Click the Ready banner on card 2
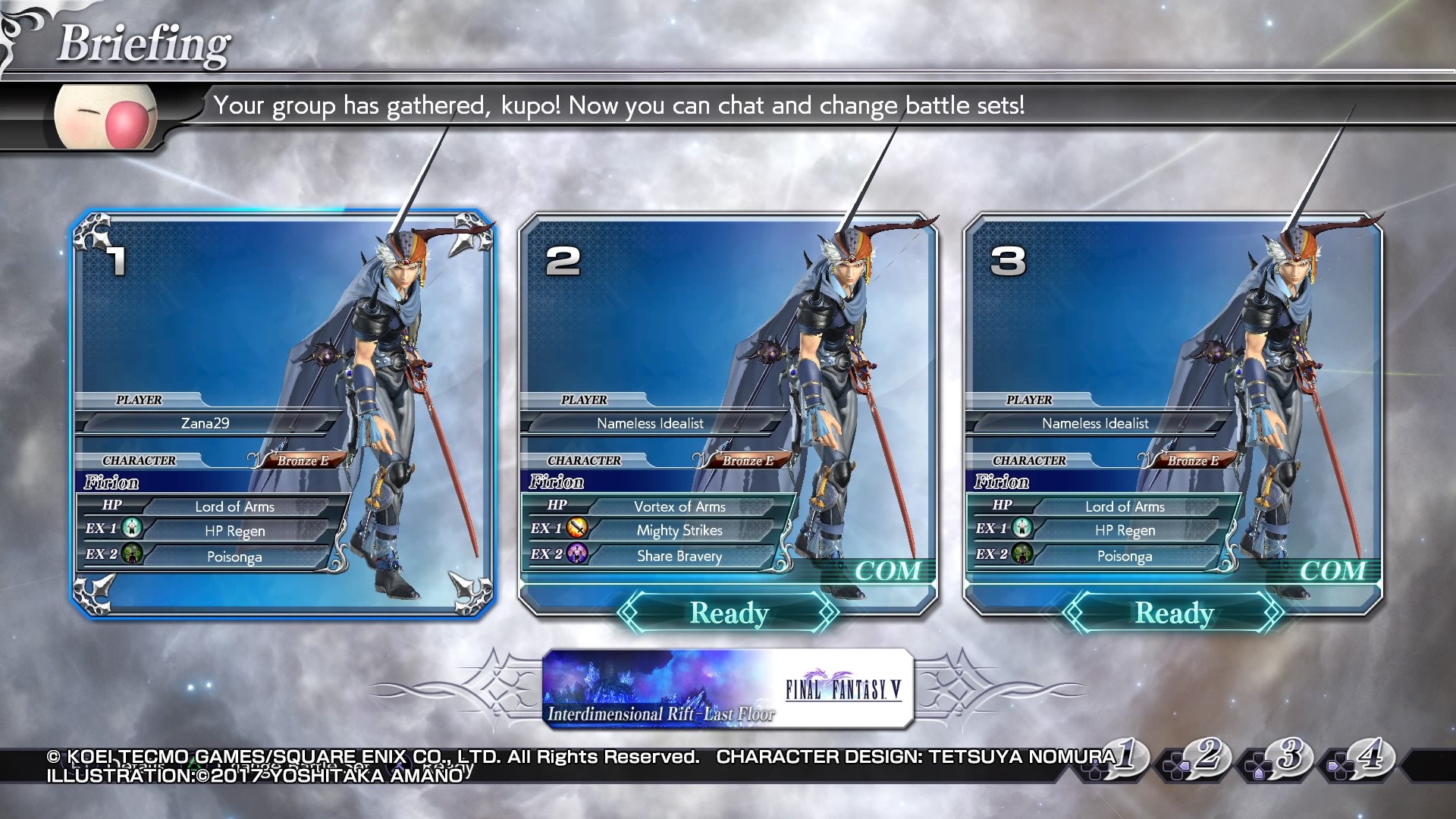The width and height of the screenshot is (1456, 819). click(729, 613)
